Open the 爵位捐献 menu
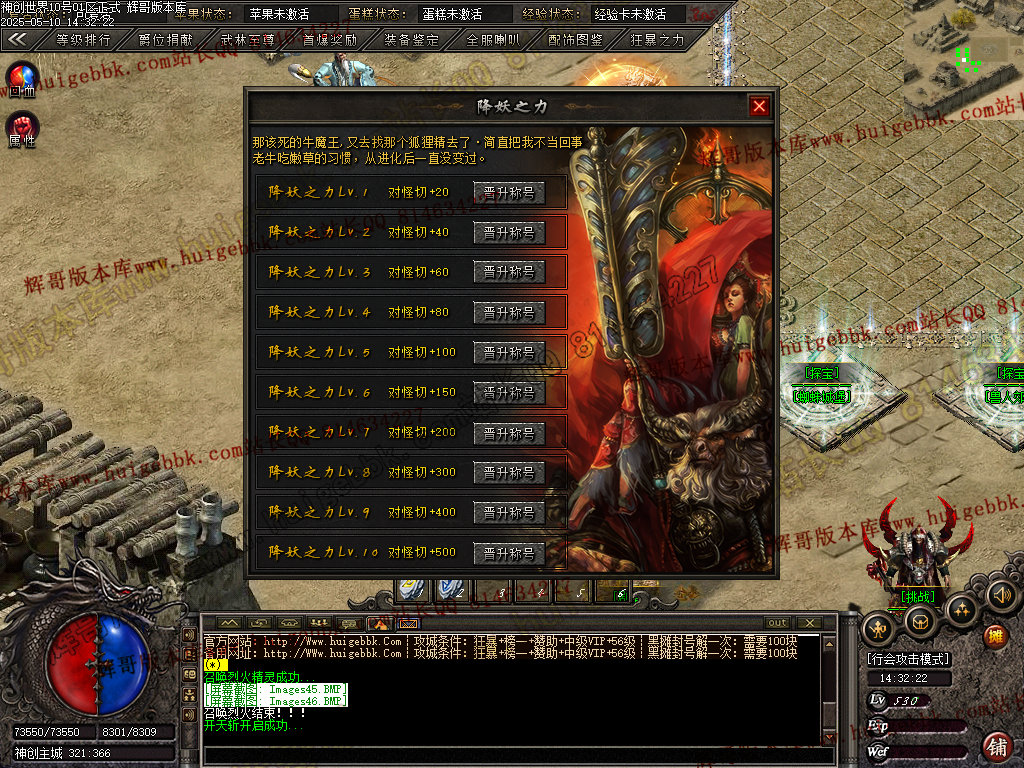 pyautogui.click(x=166, y=40)
